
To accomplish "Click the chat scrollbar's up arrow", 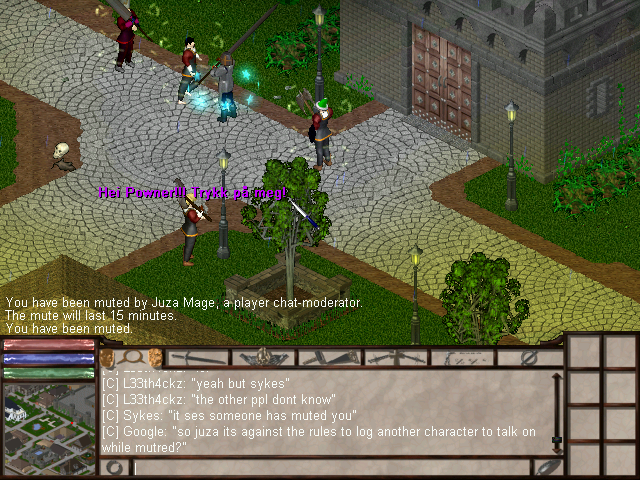I will [x=557, y=375].
